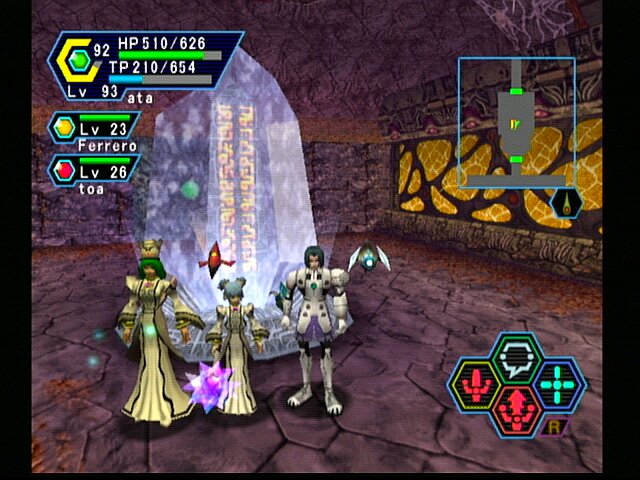The height and width of the screenshot is (480, 640).
Task: Open the area minimap
Action: (516, 121)
